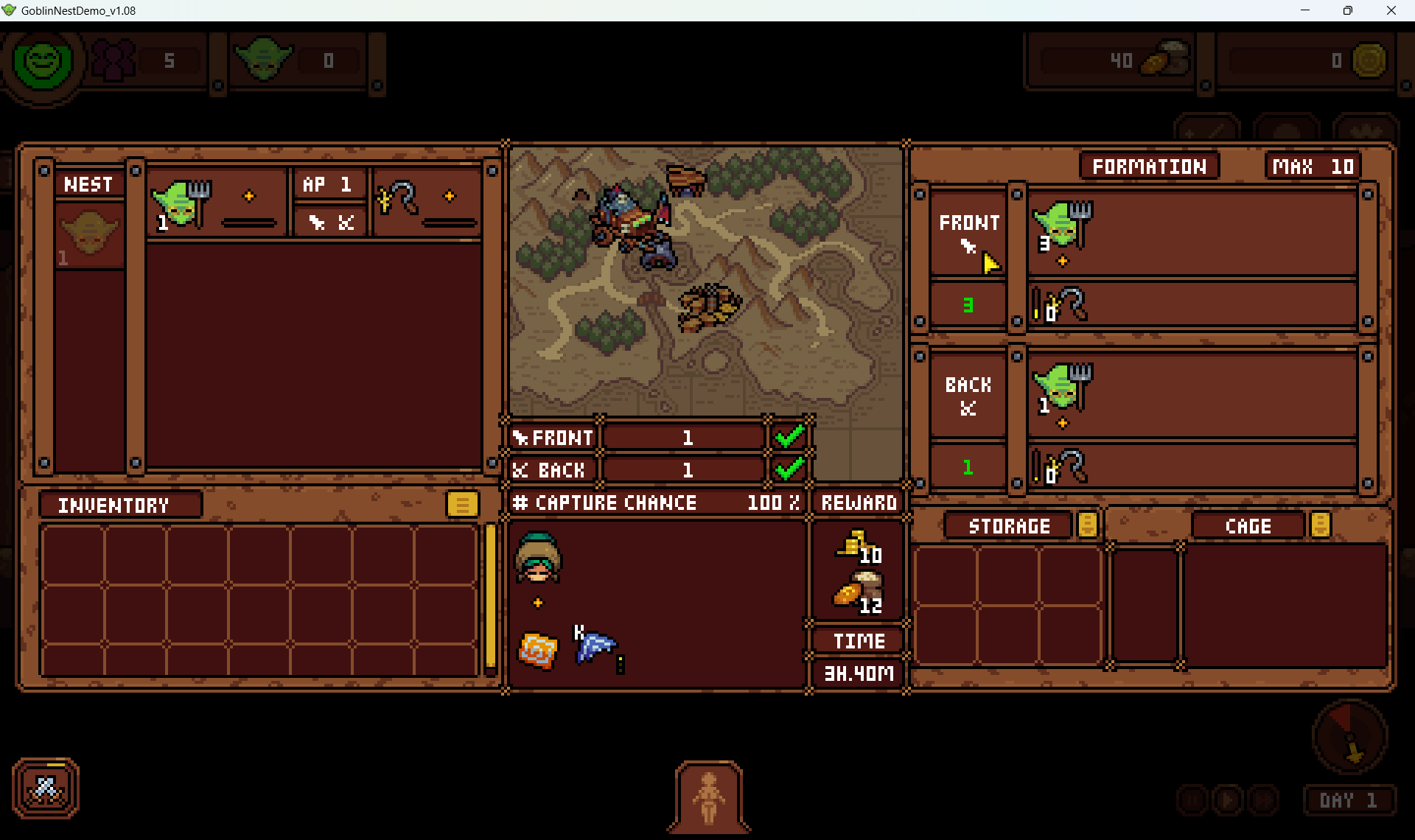Open the yellow button beside STORAGE
This screenshot has width=1415, height=840.
[x=1087, y=525]
